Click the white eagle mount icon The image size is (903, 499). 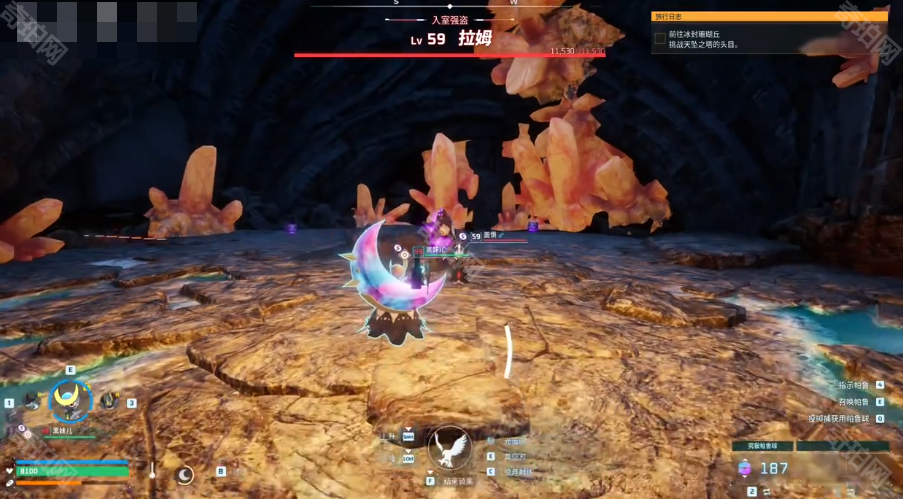click(x=449, y=447)
